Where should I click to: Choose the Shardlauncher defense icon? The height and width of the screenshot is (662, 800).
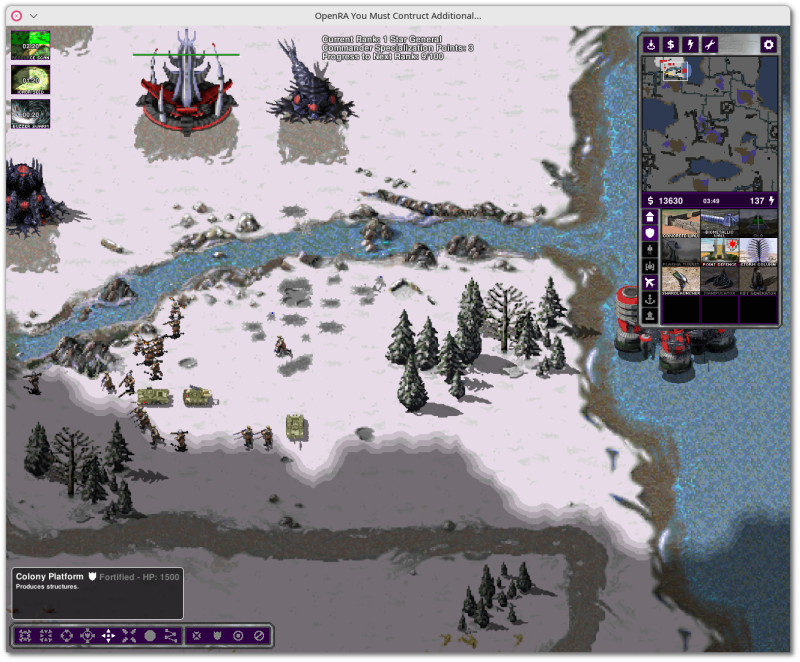[x=680, y=280]
